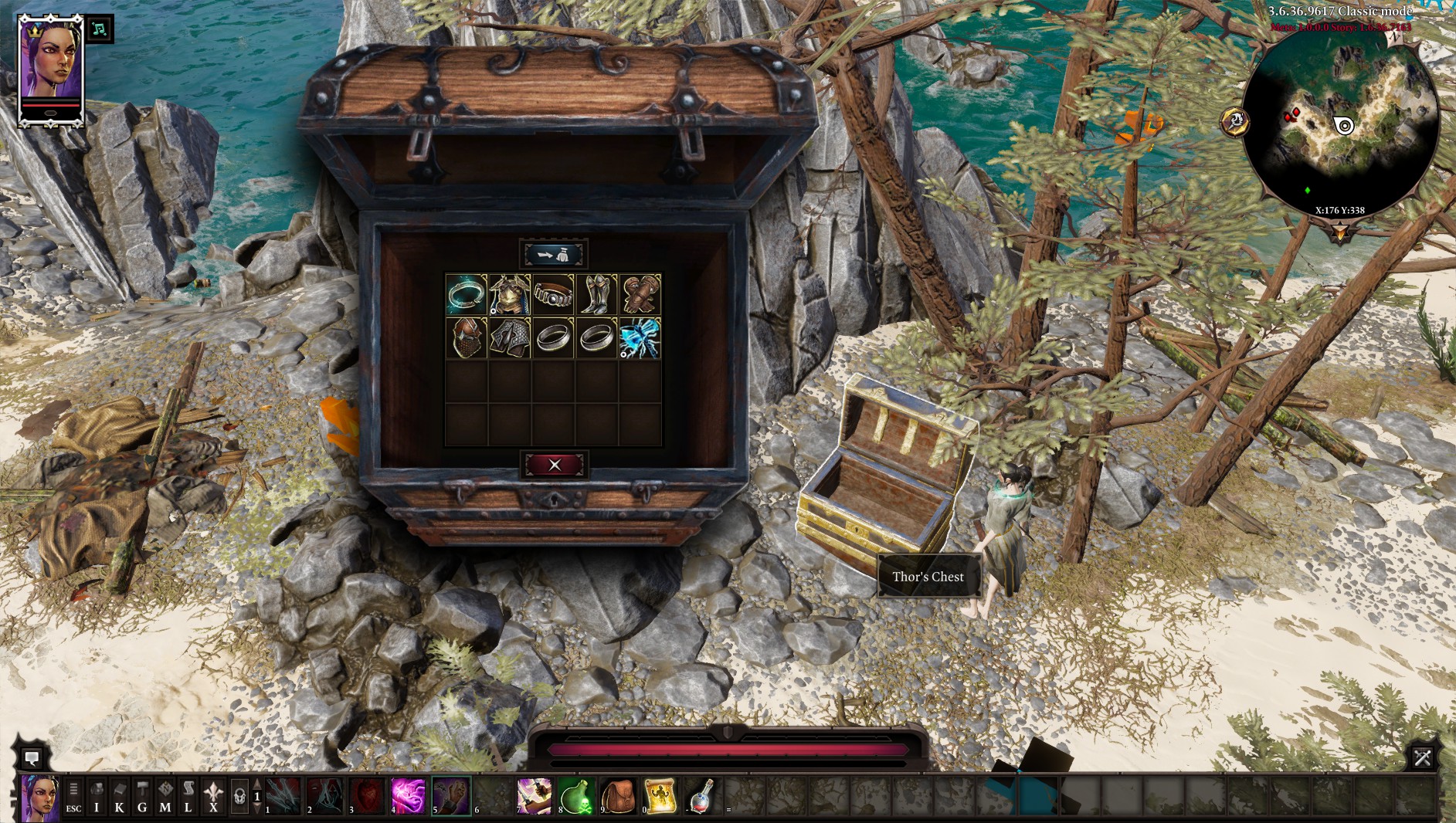Take the golden chest armour piece
This screenshot has height=823, width=1456.
pos(510,294)
